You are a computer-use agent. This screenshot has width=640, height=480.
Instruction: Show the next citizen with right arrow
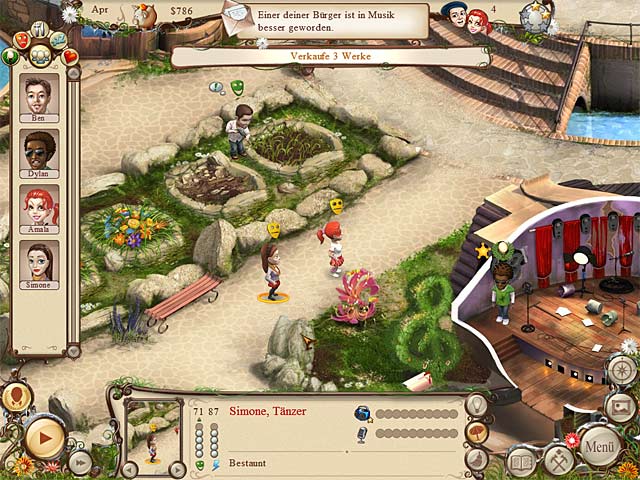[x=177, y=468]
